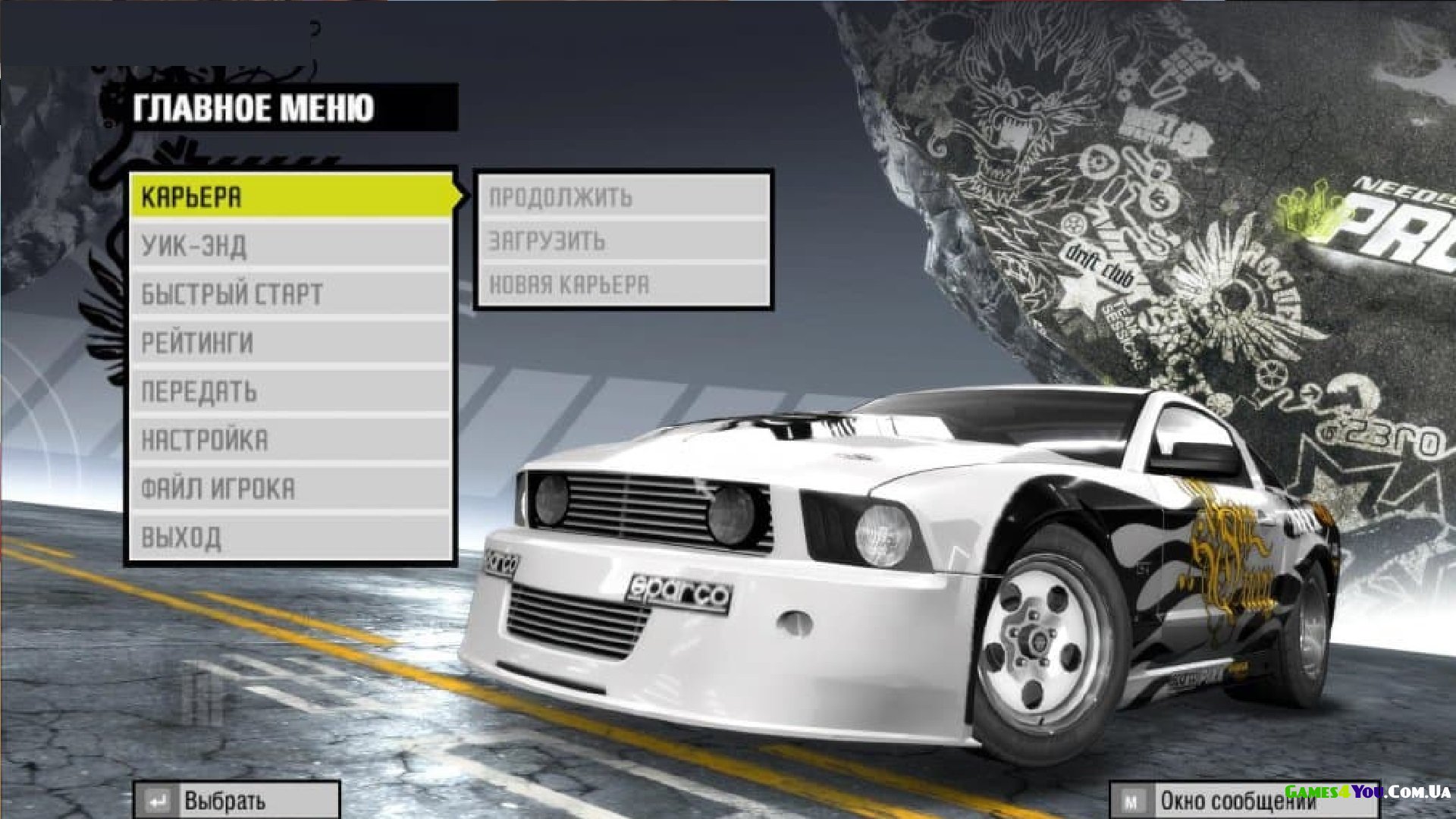
Task: Select the КАРЬЕРА menu entry
Action: click(290, 197)
